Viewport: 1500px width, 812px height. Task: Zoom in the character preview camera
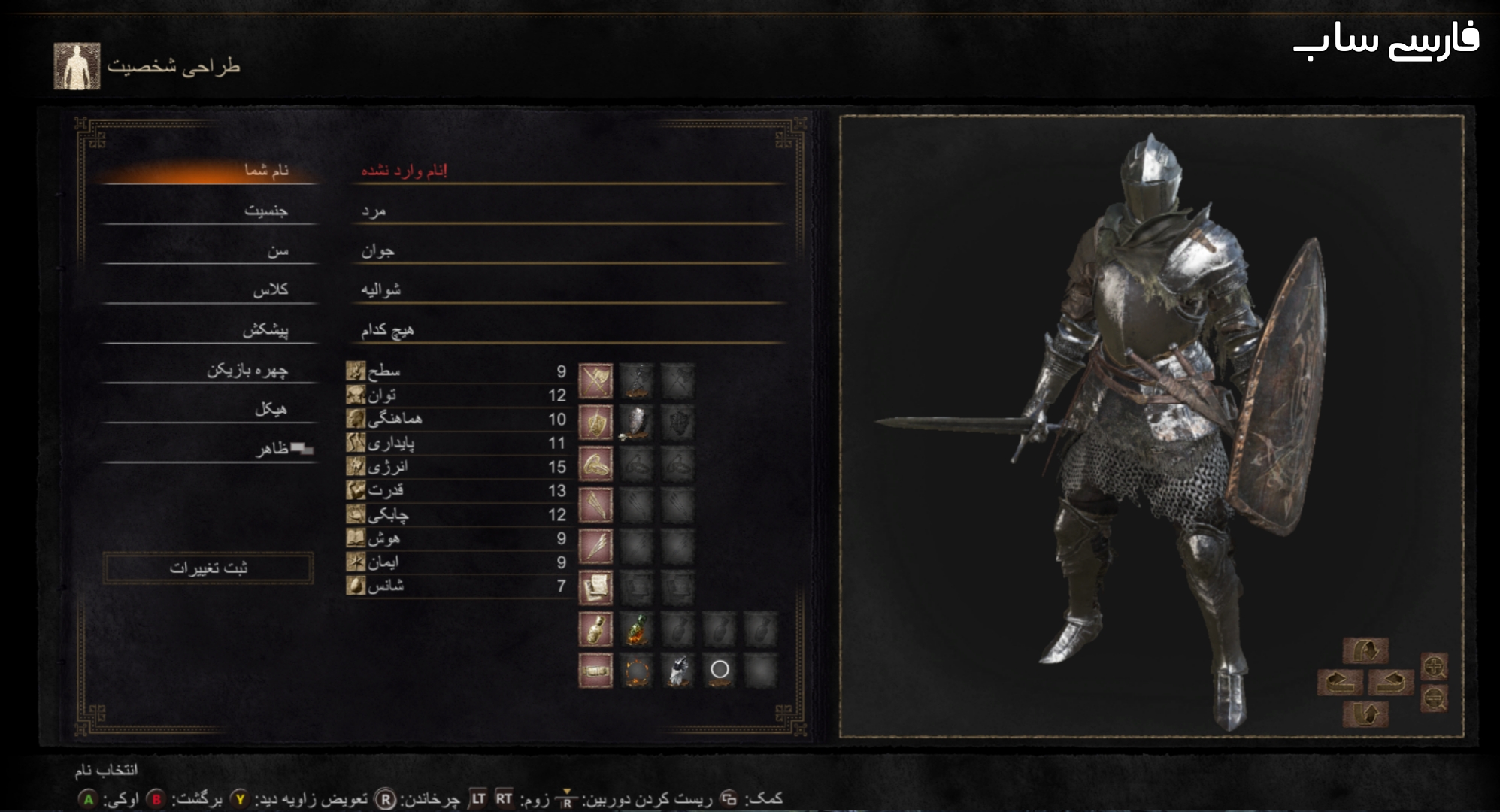pyautogui.click(x=1434, y=666)
